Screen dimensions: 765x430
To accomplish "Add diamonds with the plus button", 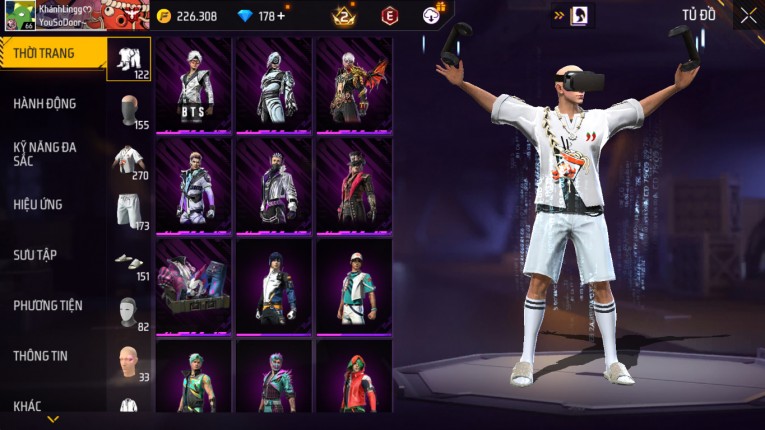I will tap(280, 16).
